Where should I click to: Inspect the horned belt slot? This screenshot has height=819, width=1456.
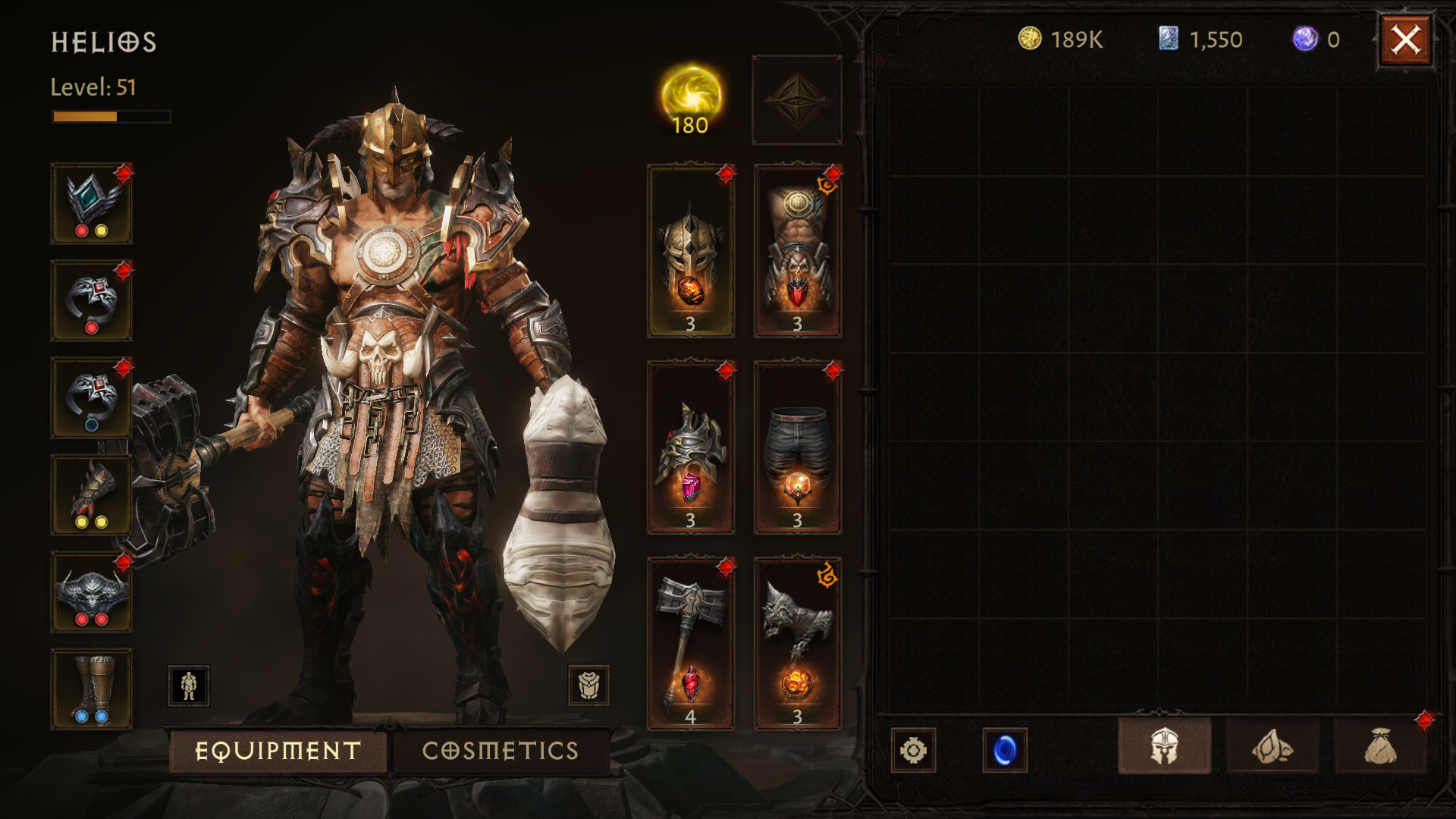(x=91, y=591)
